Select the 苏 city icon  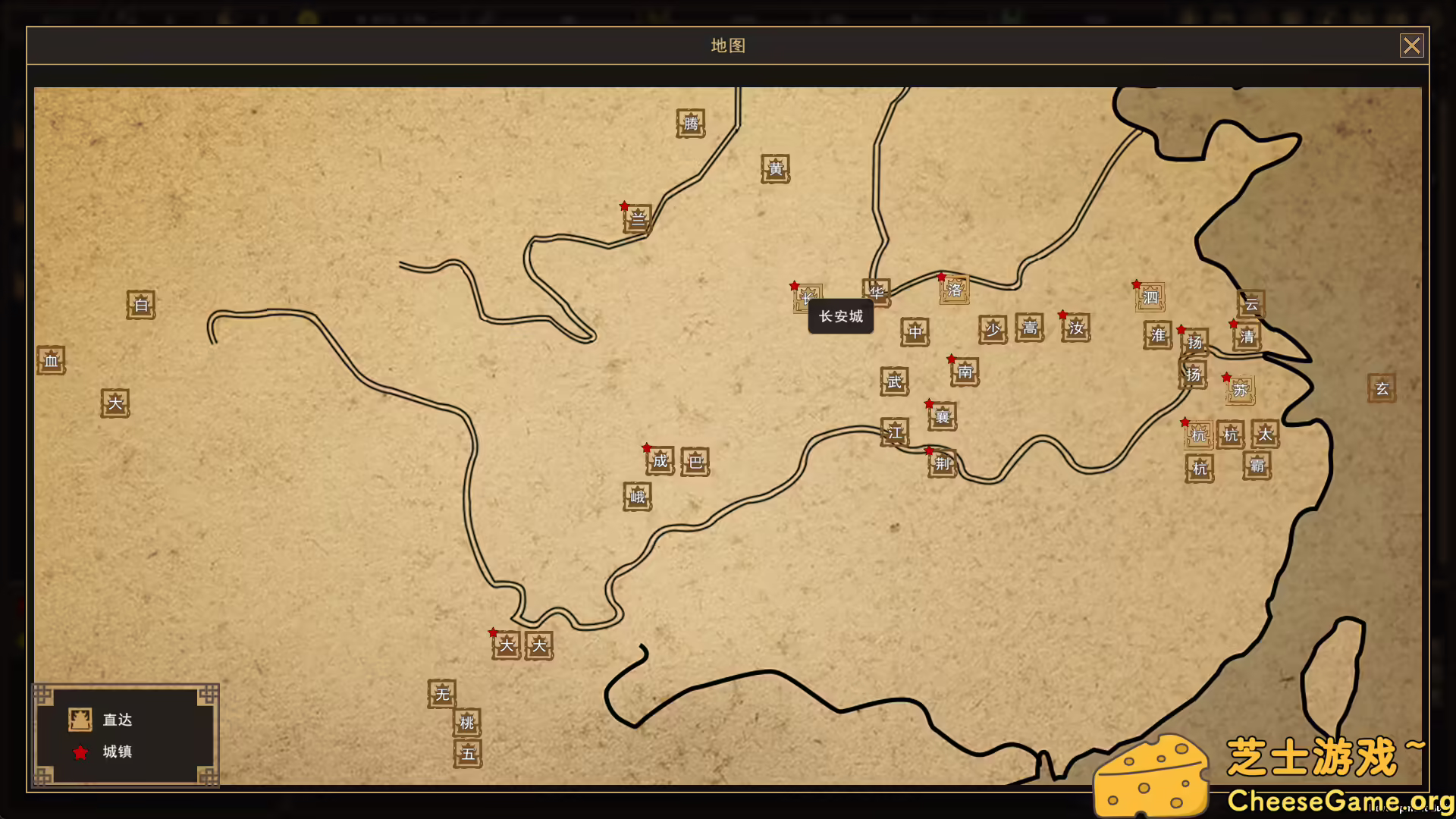1239,390
